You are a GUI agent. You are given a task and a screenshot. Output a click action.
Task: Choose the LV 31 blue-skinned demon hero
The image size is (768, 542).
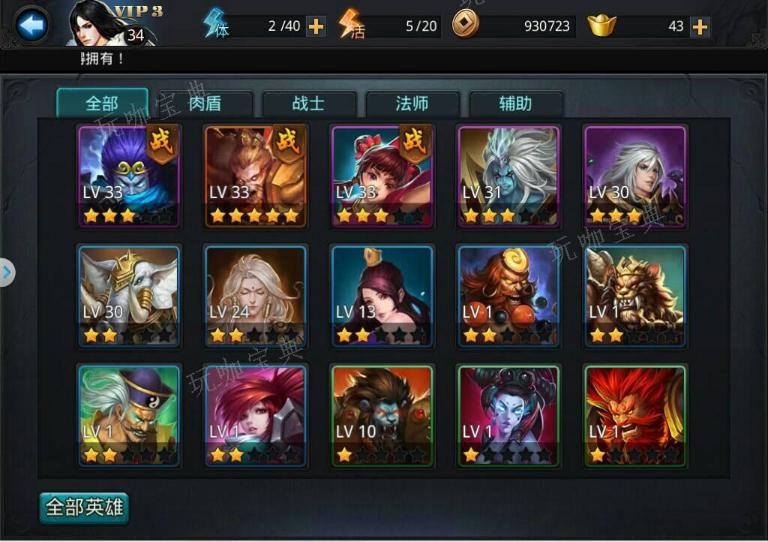[509, 176]
